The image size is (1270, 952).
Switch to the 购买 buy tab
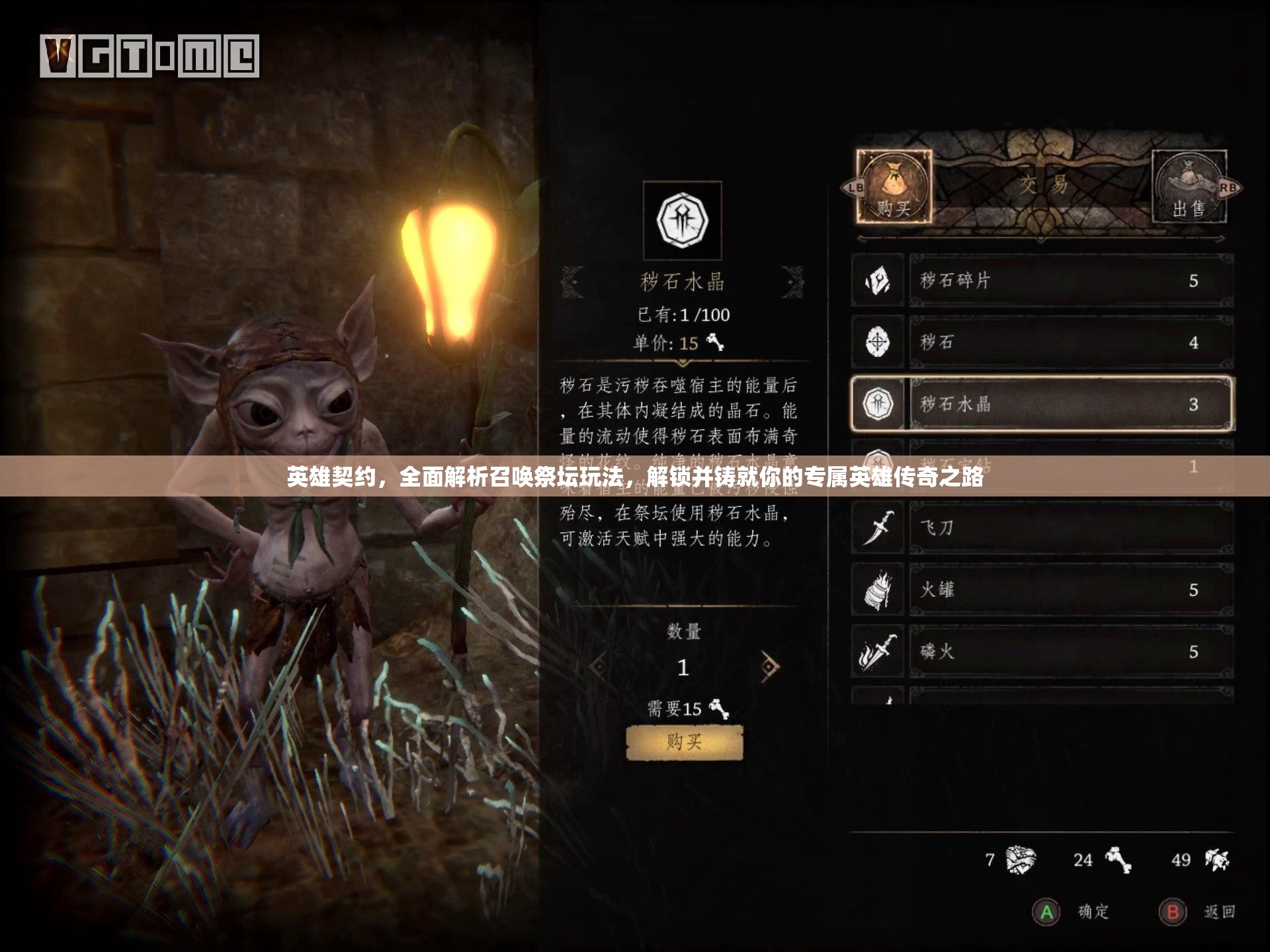pos(894,186)
